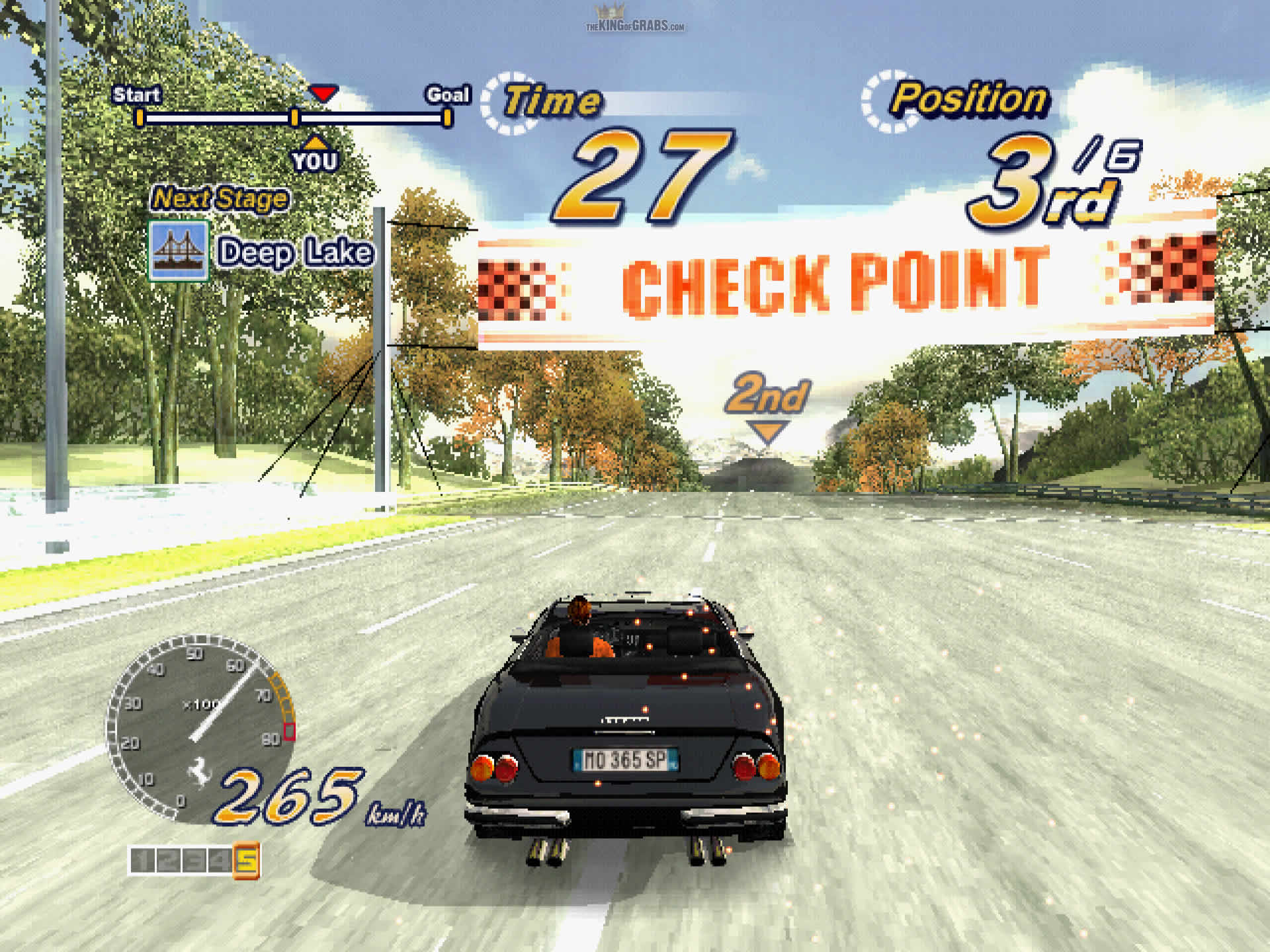Open the TheKingOfGrabs.com watermark logo
Viewport: 1270px width, 952px height.
point(635,20)
